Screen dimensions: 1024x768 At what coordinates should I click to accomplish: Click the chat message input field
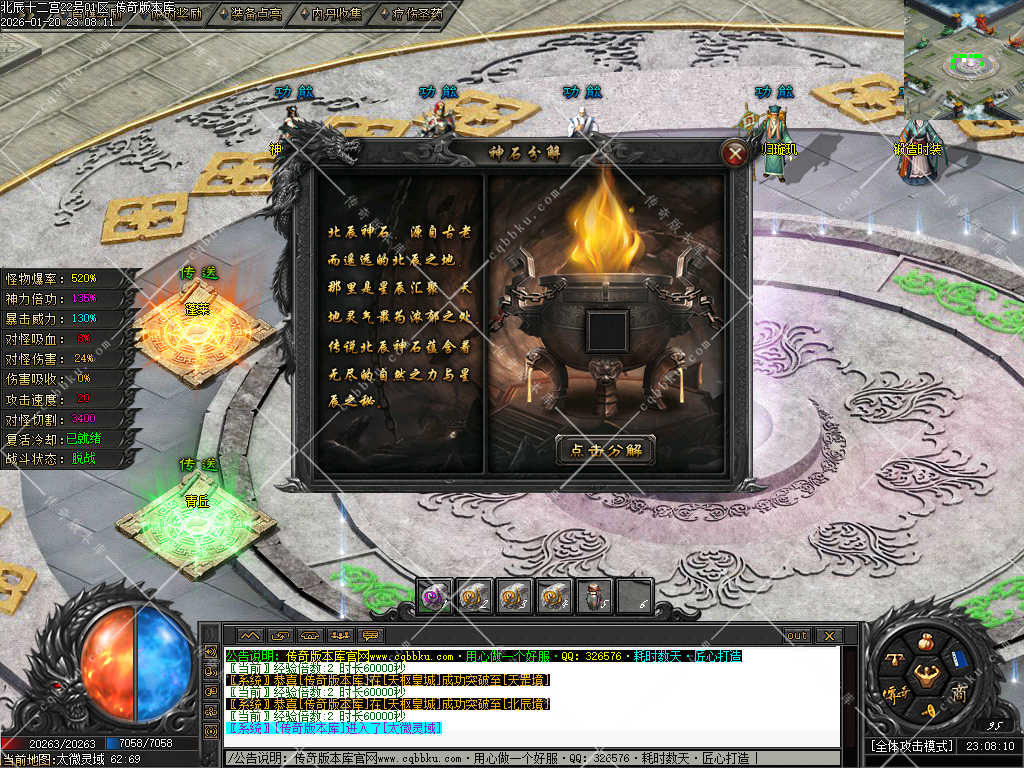click(x=530, y=759)
